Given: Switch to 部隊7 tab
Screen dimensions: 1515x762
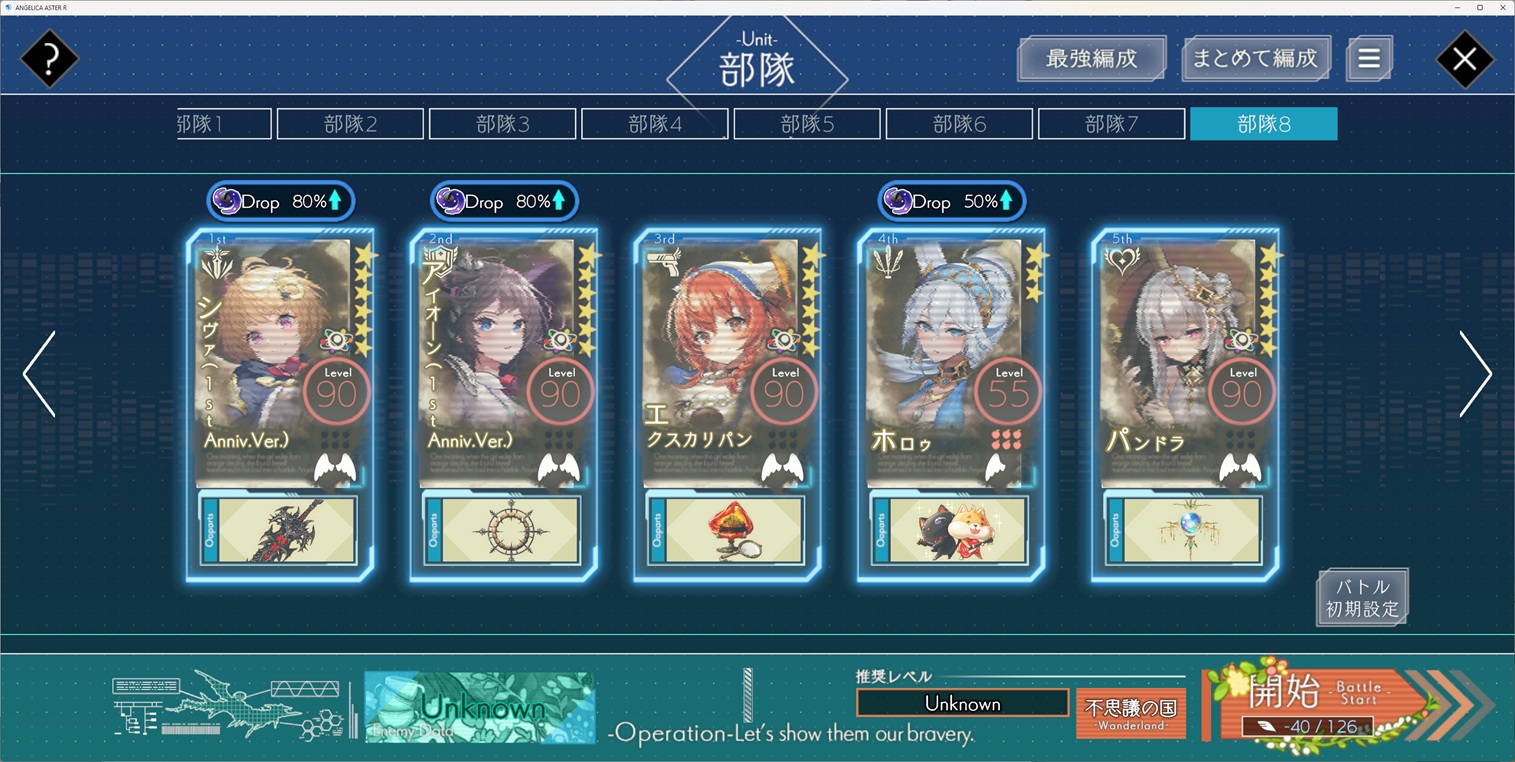Looking at the screenshot, I should tap(1111, 124).
